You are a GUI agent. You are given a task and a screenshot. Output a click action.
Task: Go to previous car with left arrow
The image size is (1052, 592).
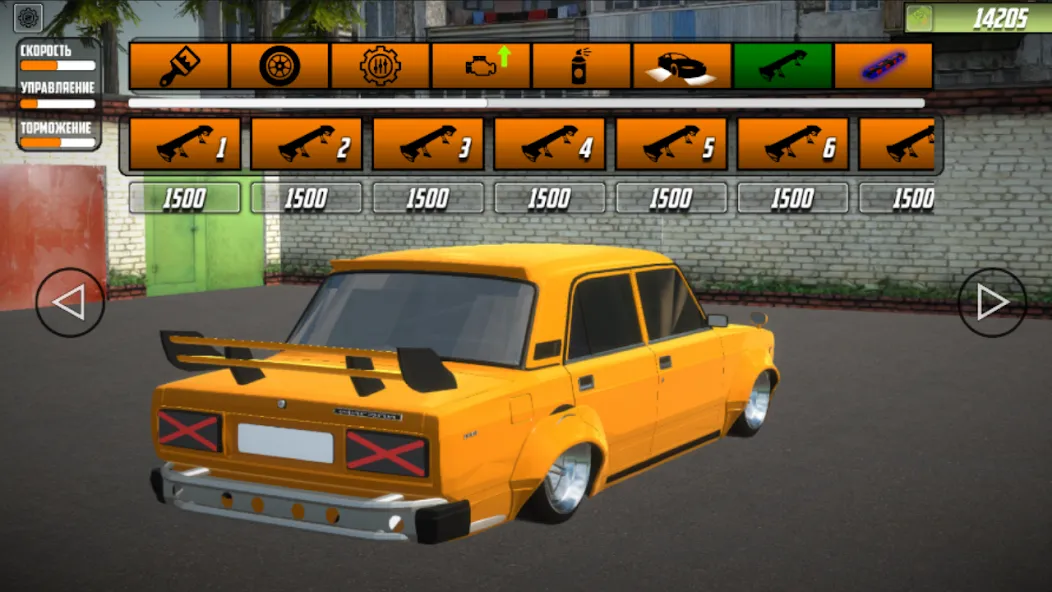pyautogui.click(x=70, y=302)
